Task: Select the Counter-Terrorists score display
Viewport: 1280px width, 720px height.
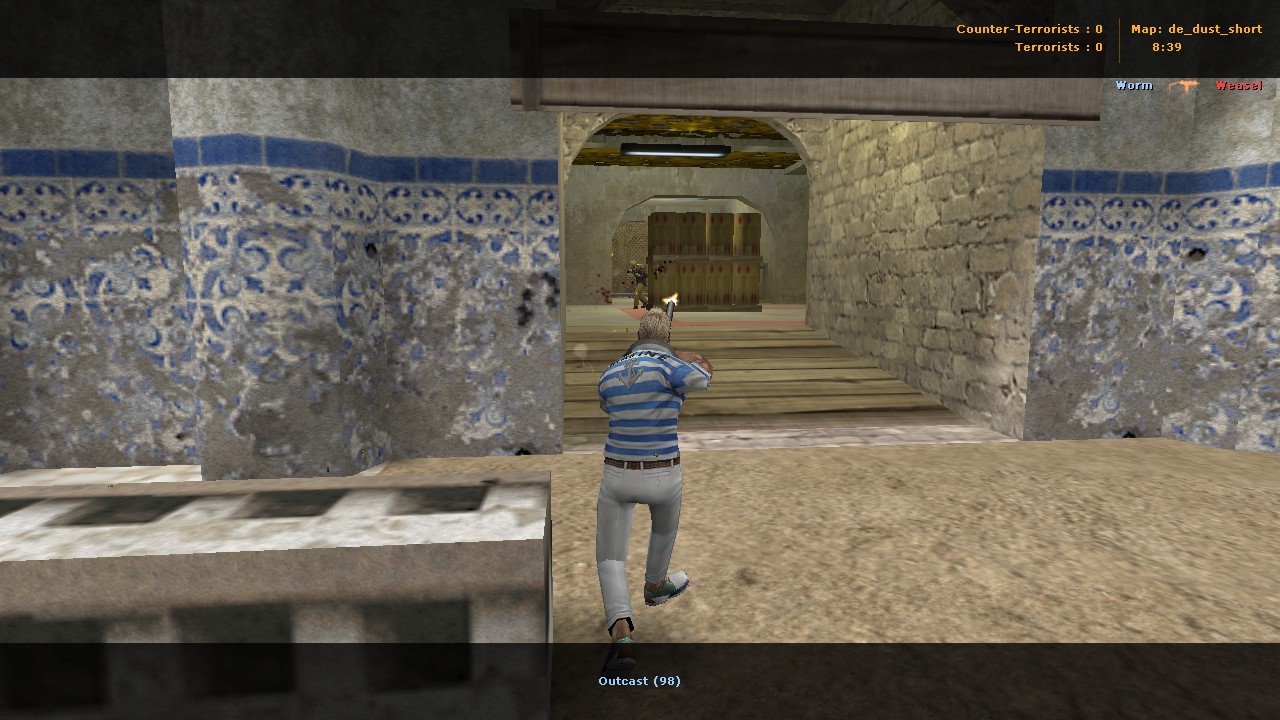Action: tap(1030, 29)
